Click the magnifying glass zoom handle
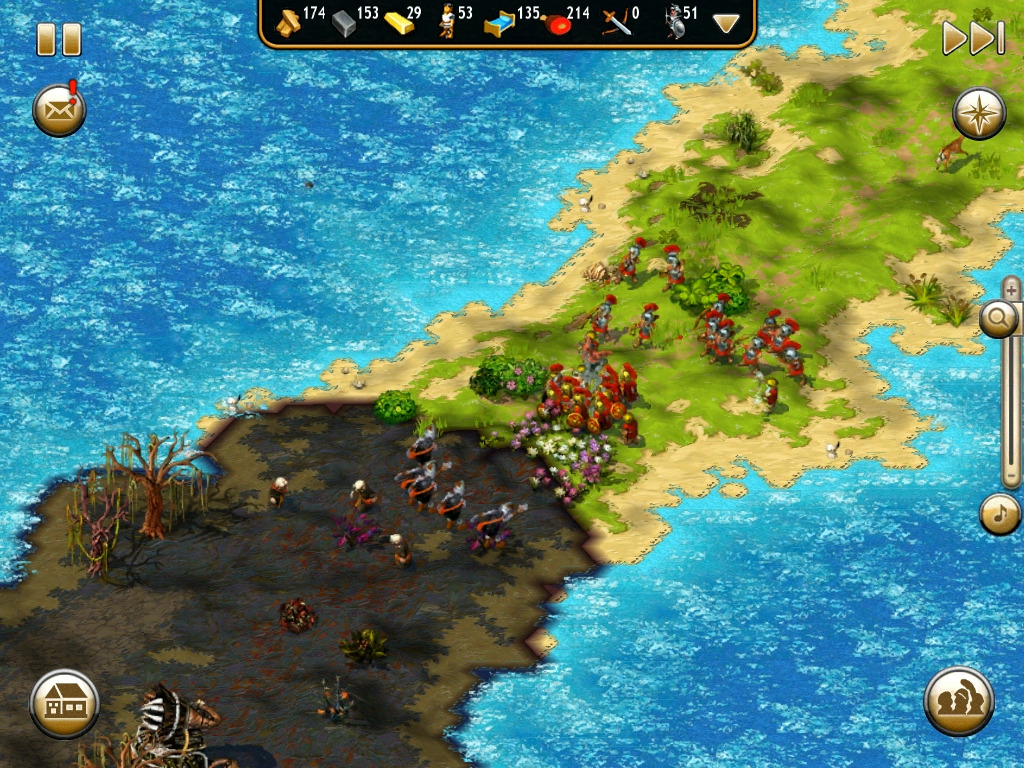This screenshot has width=1024, height=768. [999, 319]
